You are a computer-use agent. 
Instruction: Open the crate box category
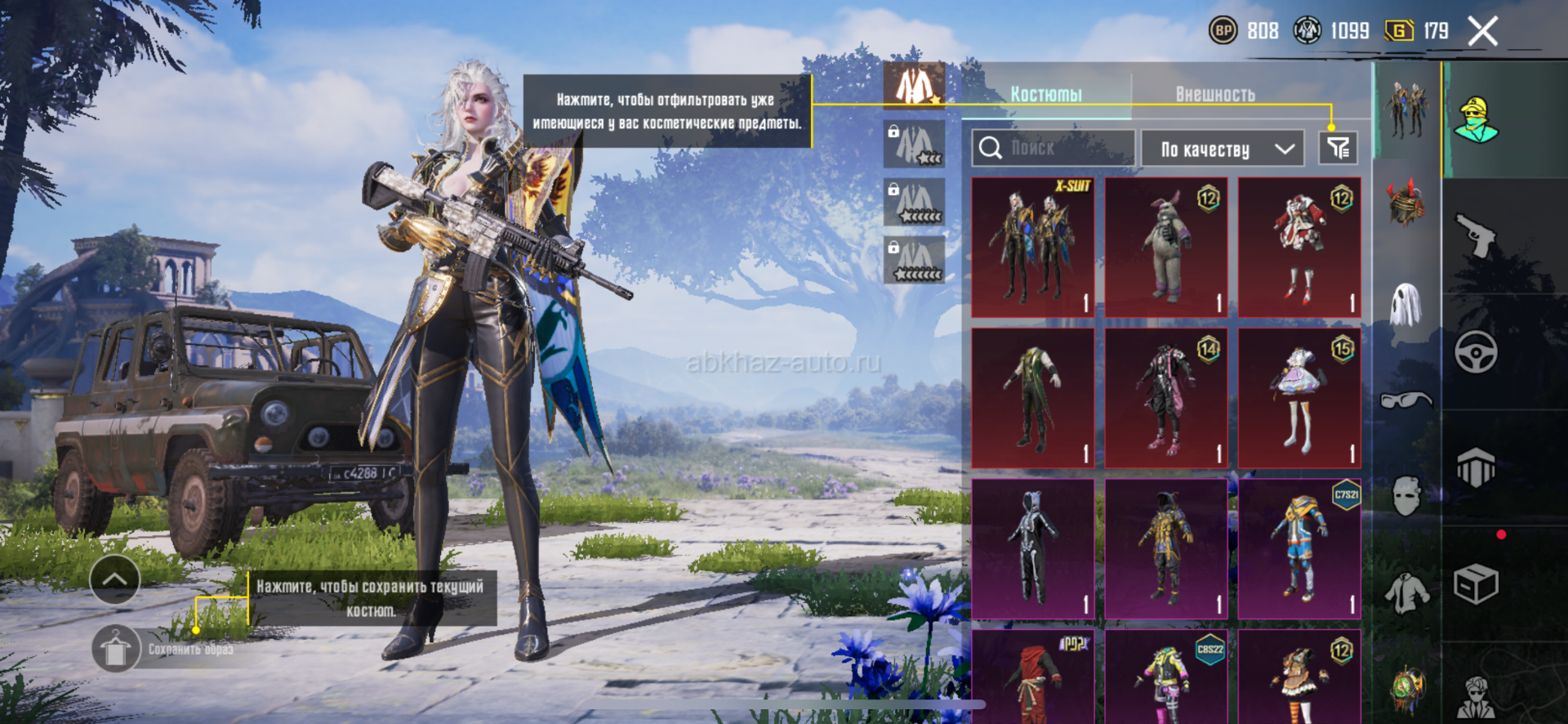coord(1476,584)
